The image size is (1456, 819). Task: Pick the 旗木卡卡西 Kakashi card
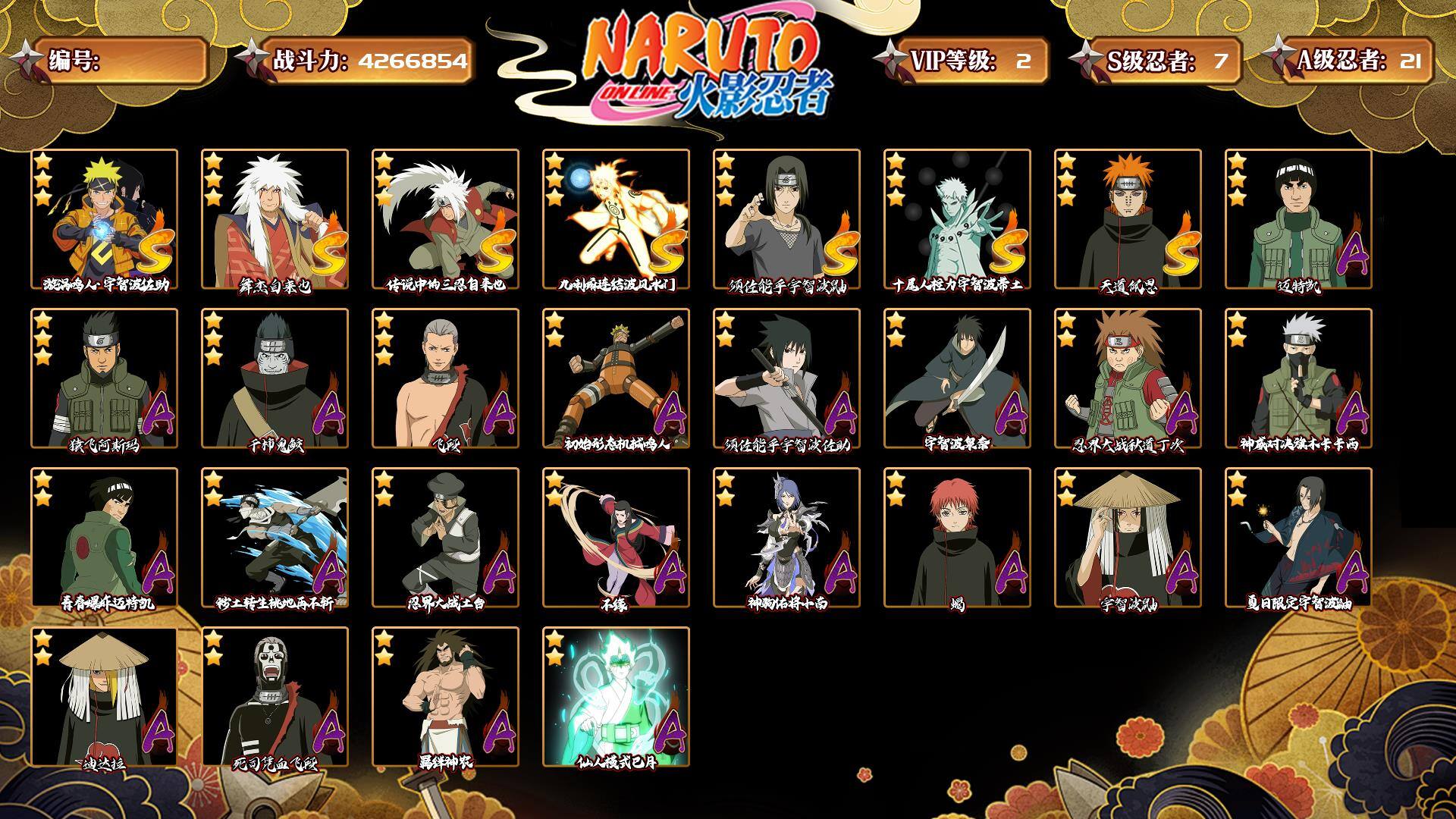[x=1298, y=378]
